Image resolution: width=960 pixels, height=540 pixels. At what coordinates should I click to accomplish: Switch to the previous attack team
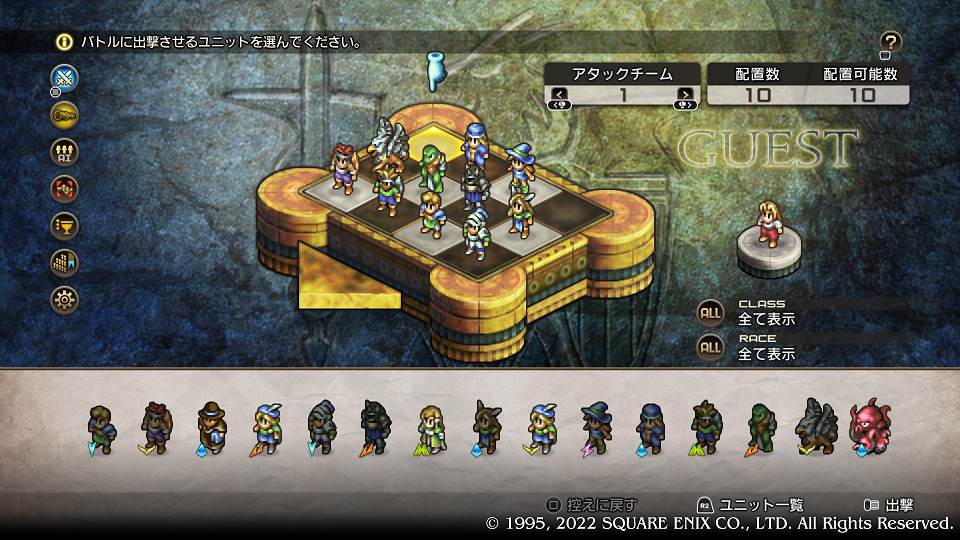point(558,96)
